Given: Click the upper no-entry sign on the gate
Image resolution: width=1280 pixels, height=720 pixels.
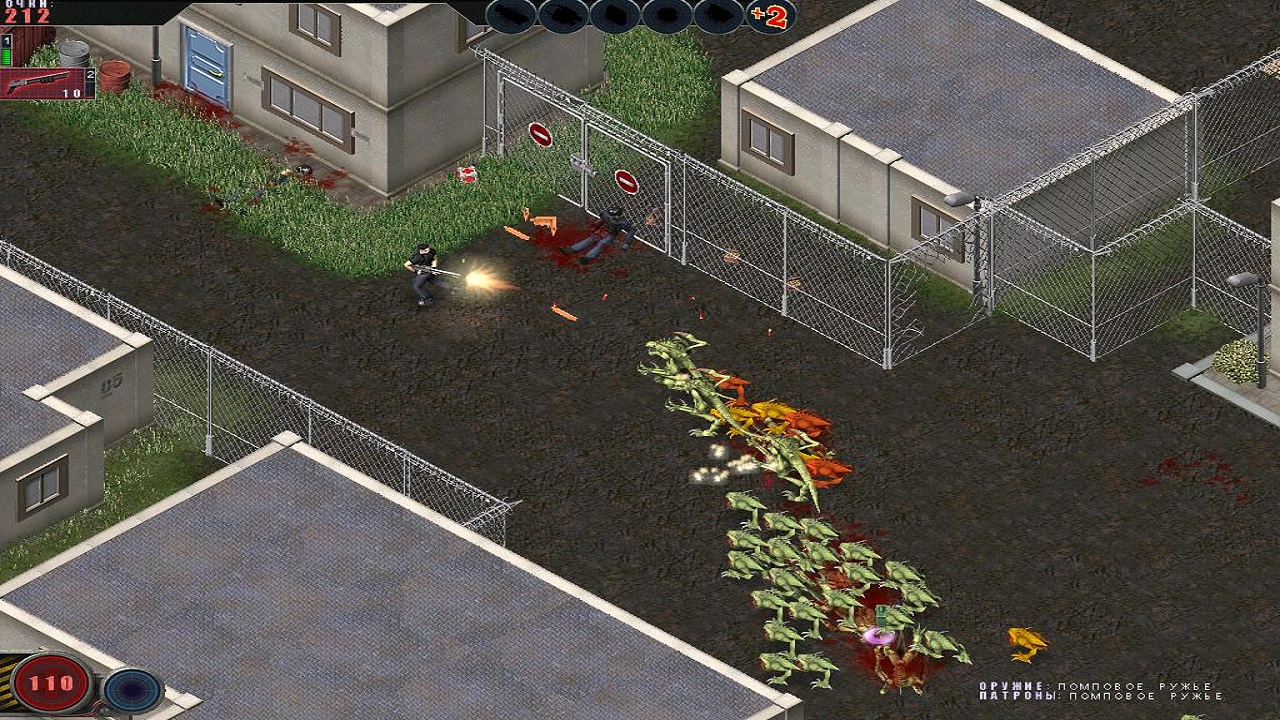Looking at the screenshot, I should (539, 132).
